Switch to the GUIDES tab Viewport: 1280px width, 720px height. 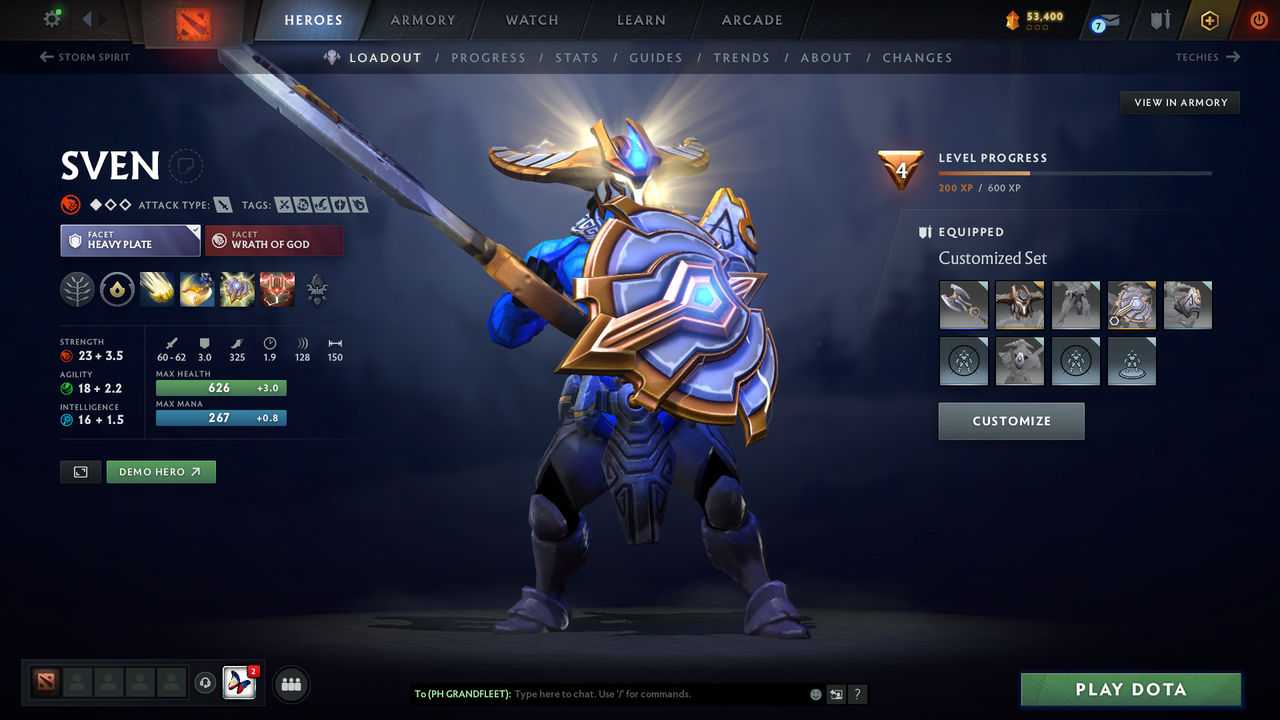coord(656,57)
